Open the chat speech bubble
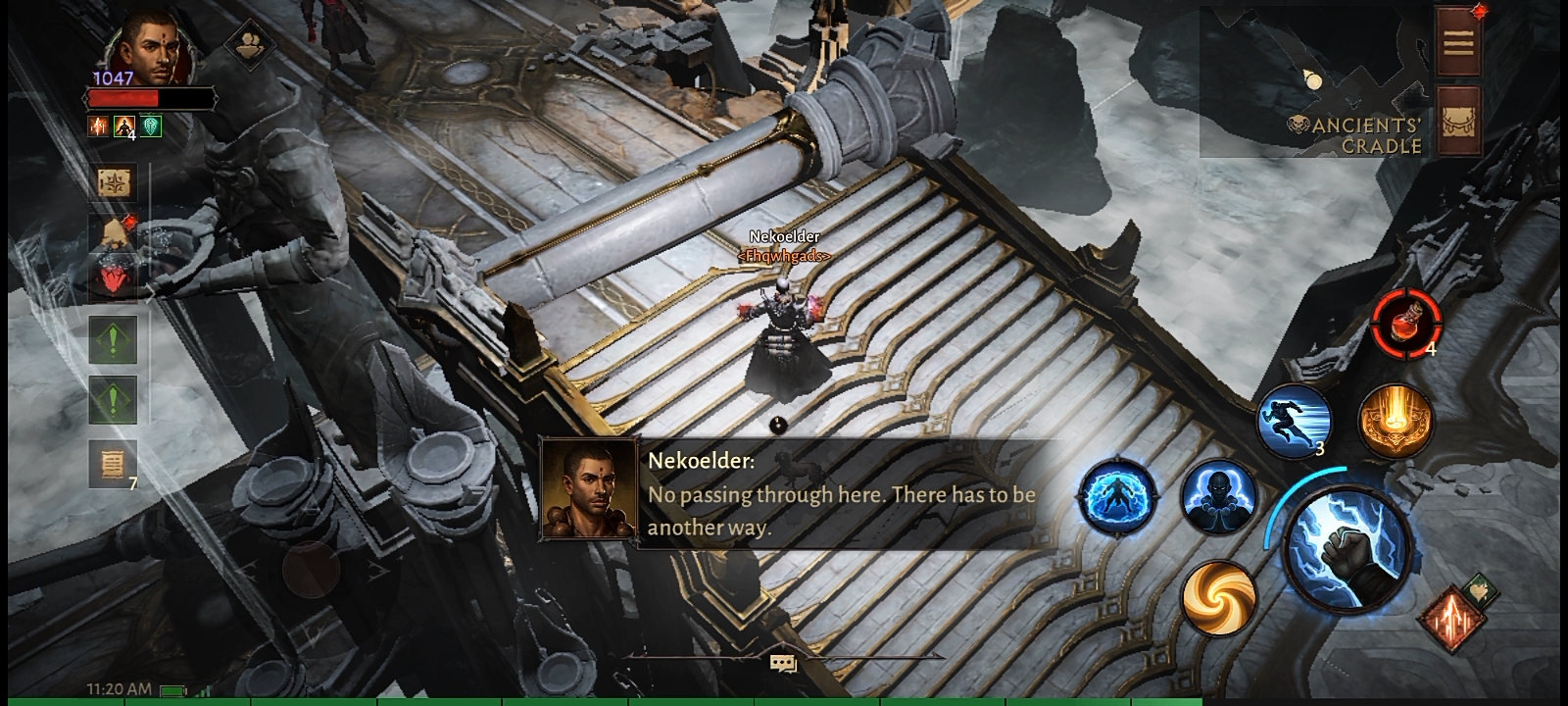1568x706 pixels. [783, 664]
